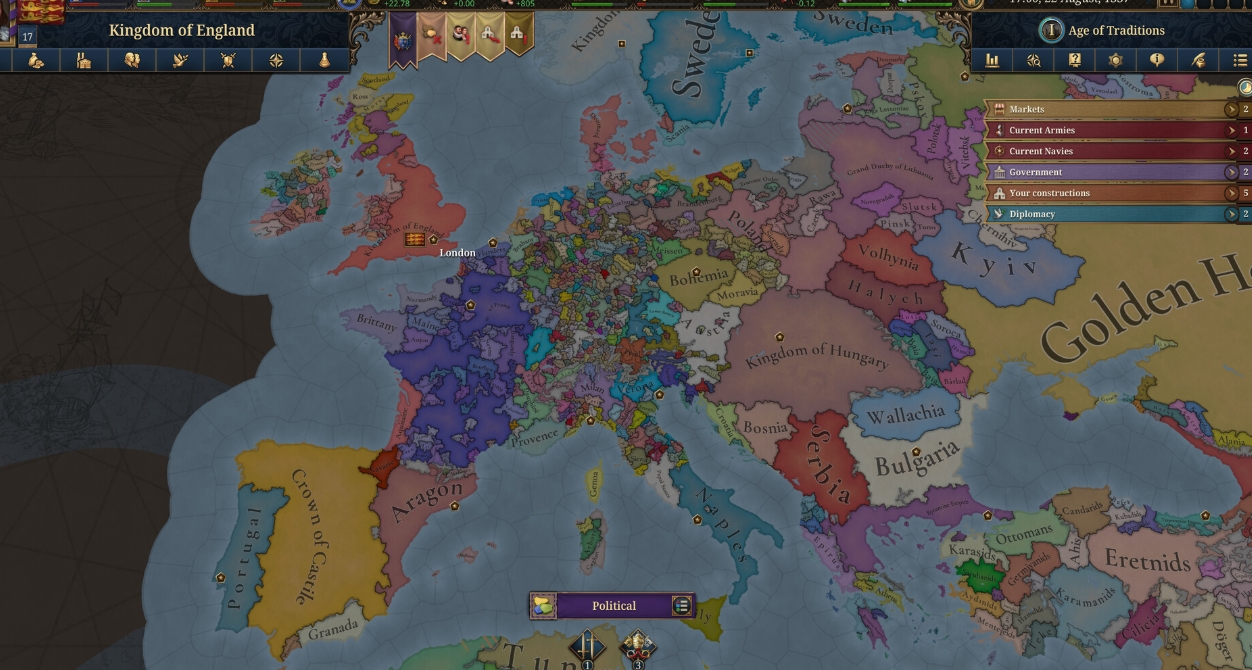Open the quill and inkwell button

point(1198,61)
